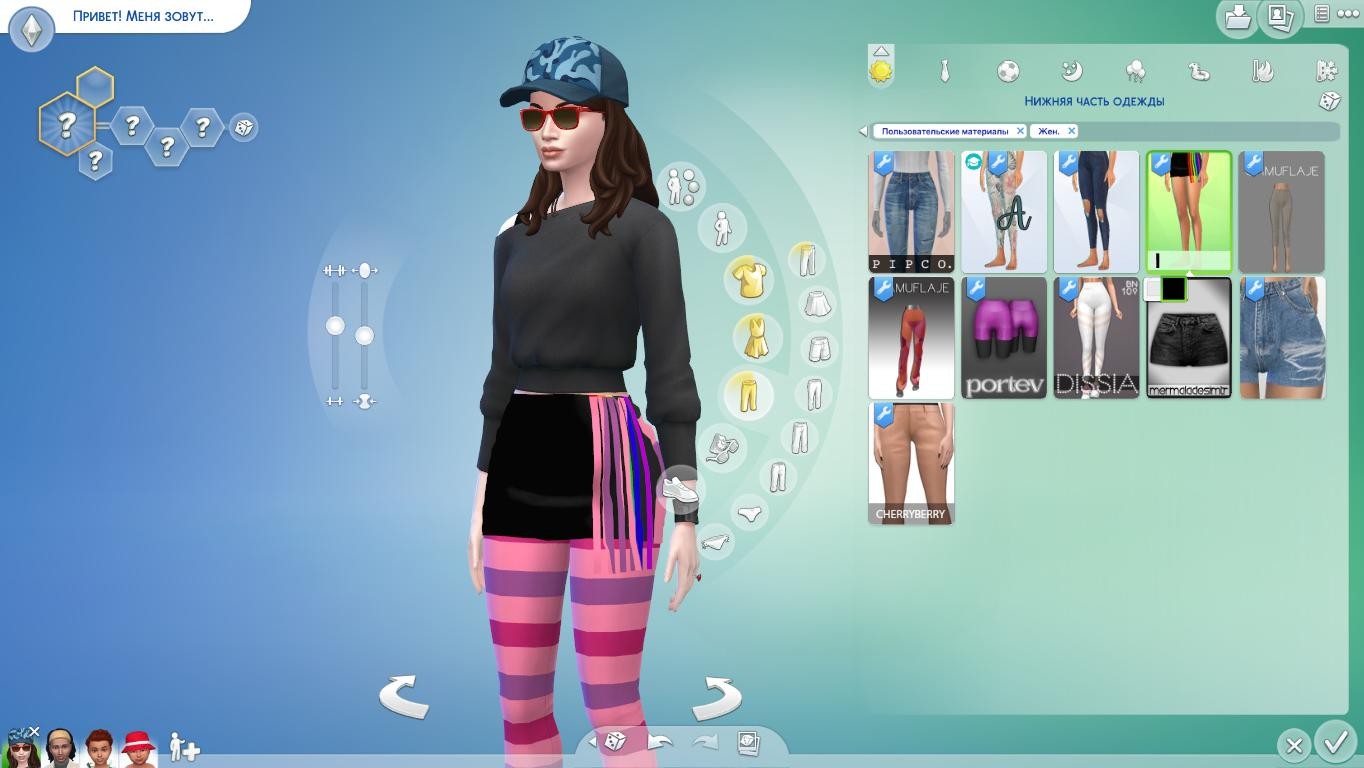
Task: Confirm the Sim with the checkmark button
Action: tap(1335, 743)
